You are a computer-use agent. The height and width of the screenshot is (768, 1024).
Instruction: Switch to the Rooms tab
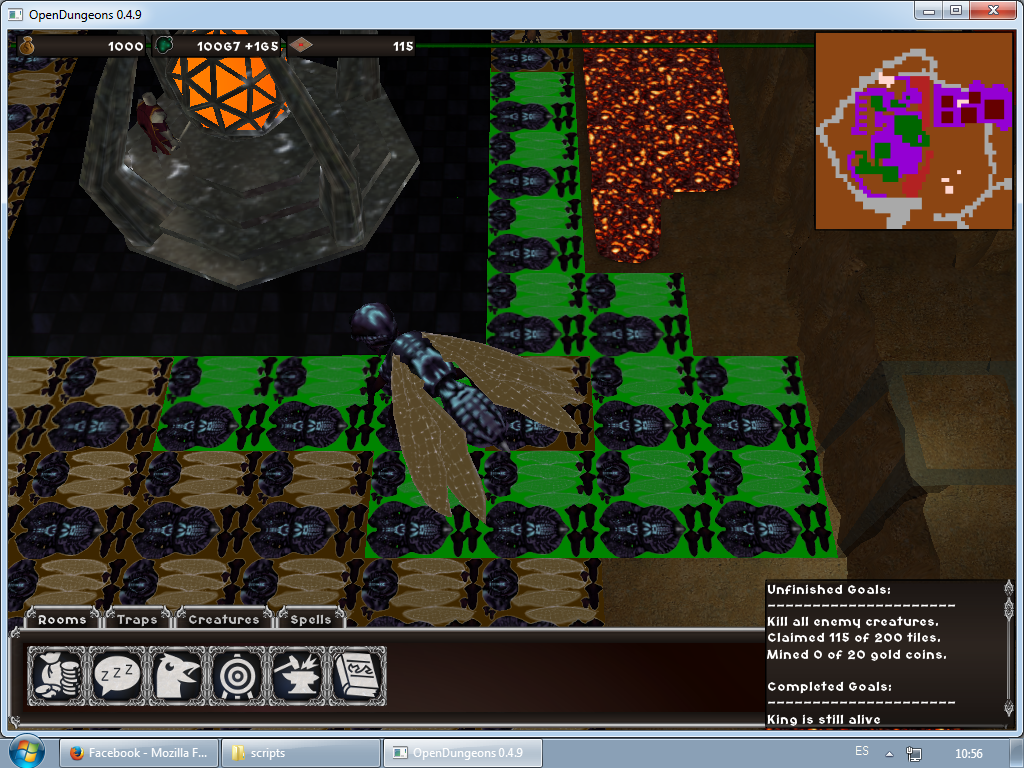[x=62, y=619]
